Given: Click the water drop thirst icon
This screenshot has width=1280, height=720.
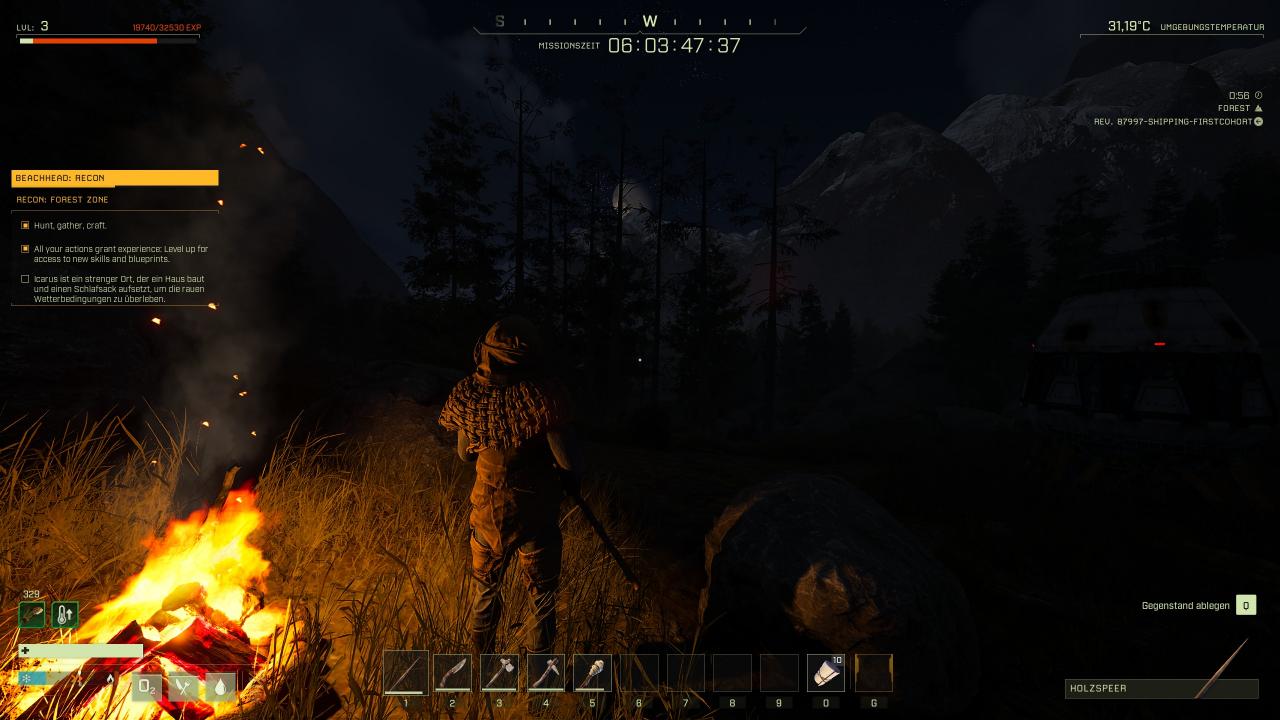Looking at the screenshot, I should [x=220, y=687].
